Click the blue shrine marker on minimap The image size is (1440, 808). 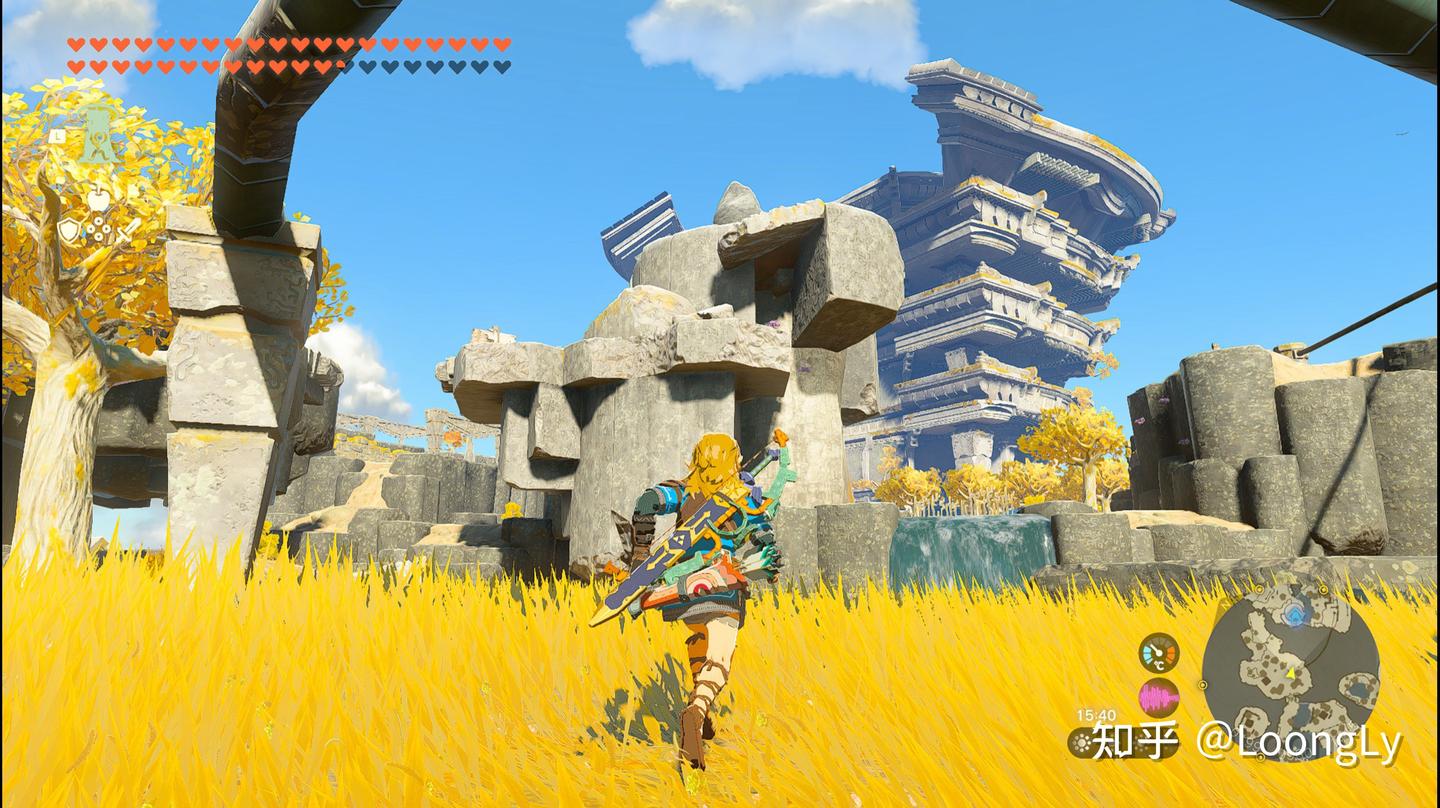pos(1296,614)
